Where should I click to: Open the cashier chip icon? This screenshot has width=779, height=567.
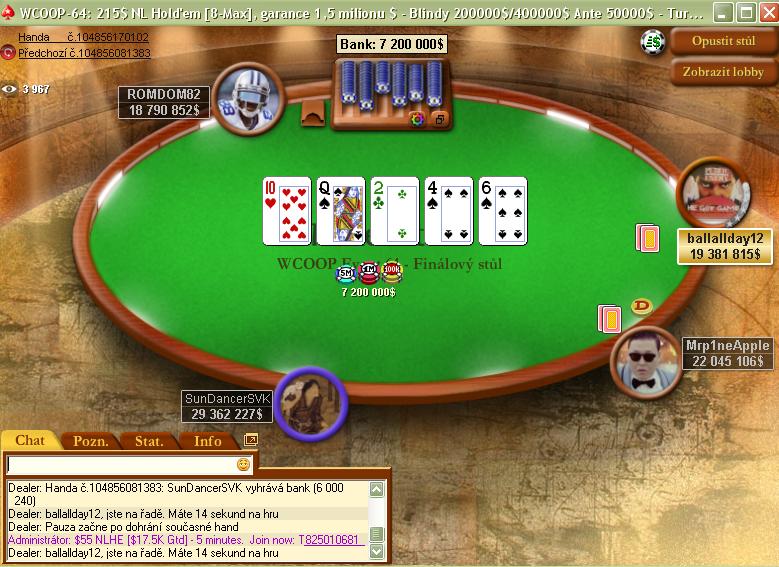653,42
